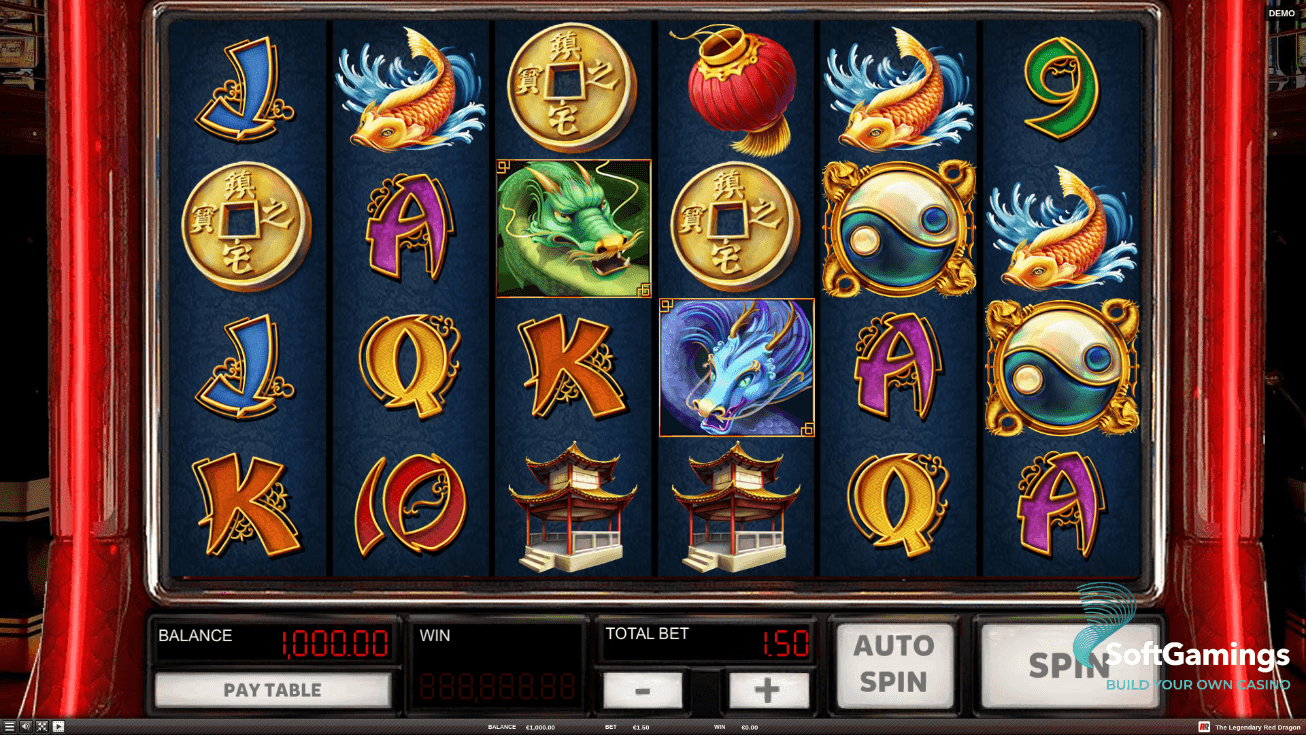Toggle AUTO SPIN mode

click(x=894, y=662)
